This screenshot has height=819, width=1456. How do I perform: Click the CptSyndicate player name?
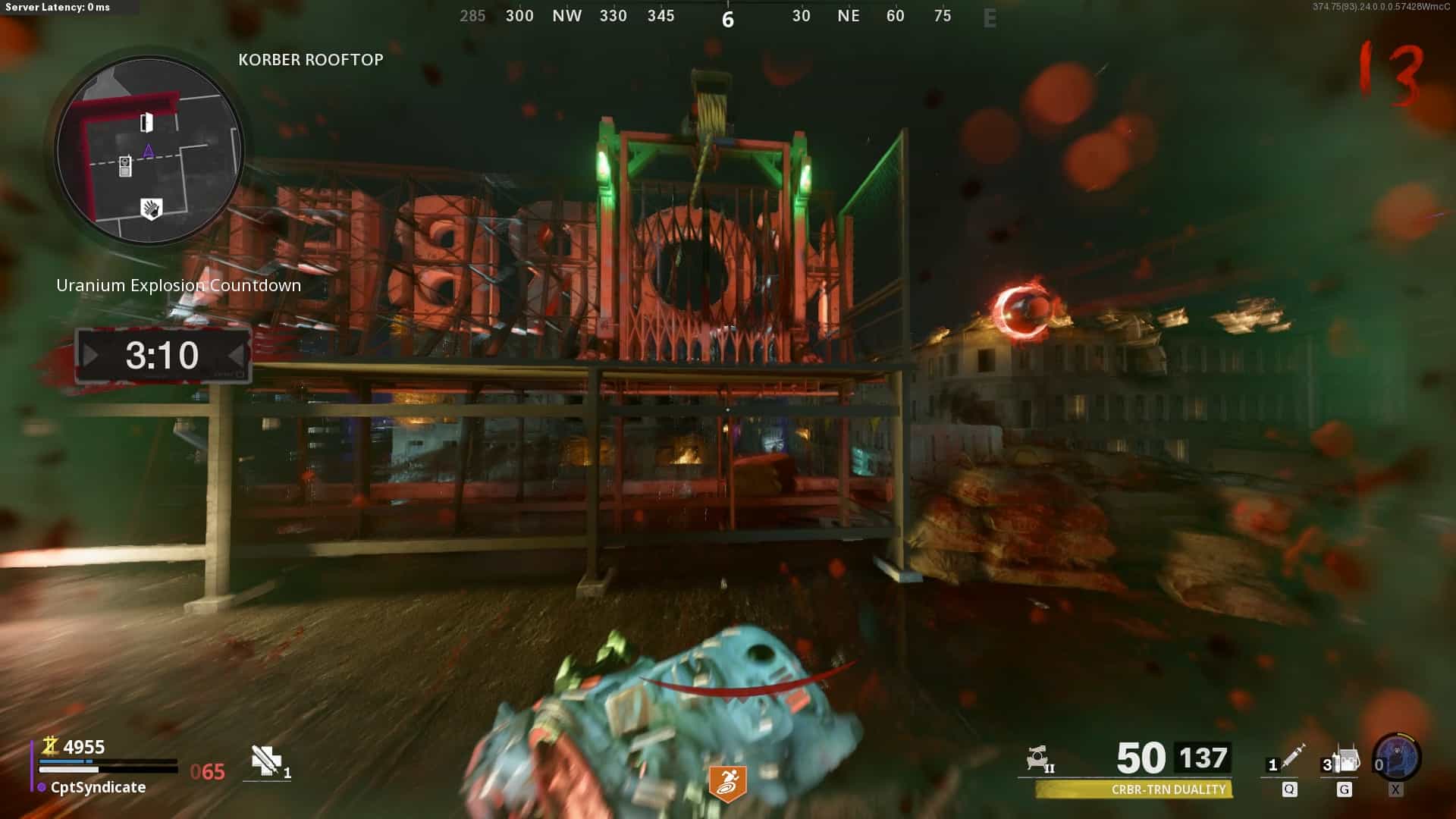[98, 787]
